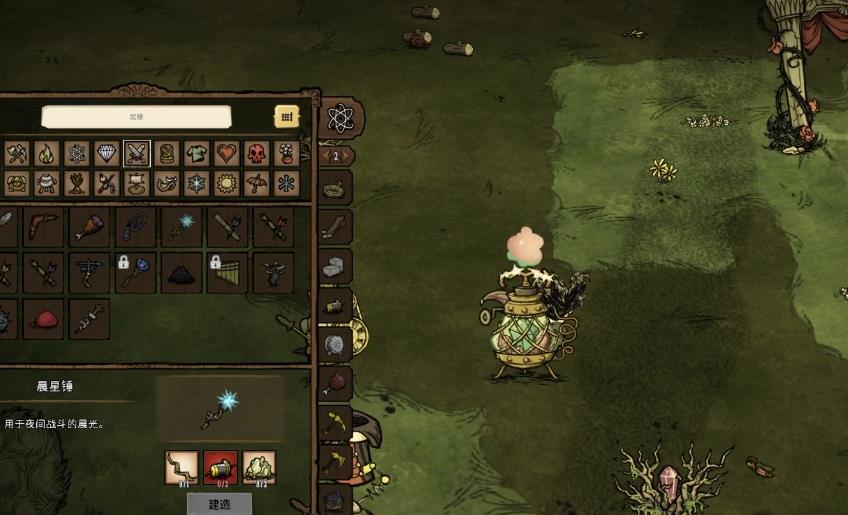Select the flame category filter
Screen dimensions: 848x515
[46, 153]
